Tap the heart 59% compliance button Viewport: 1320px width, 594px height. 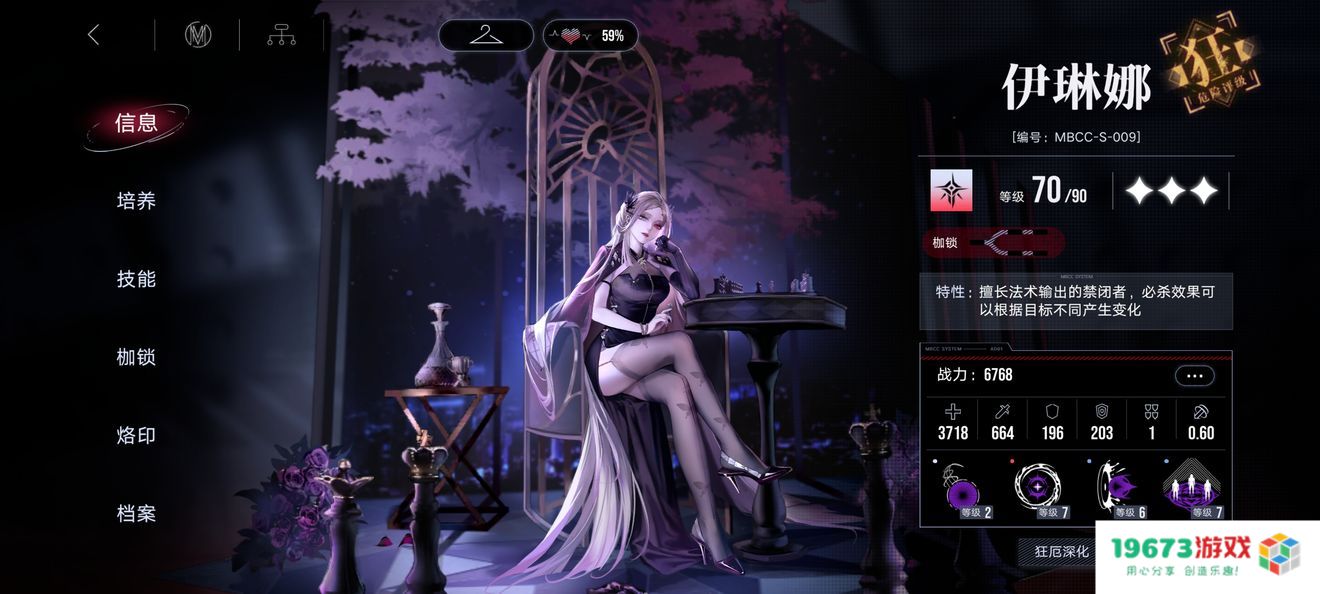click(x=591, y=35)
